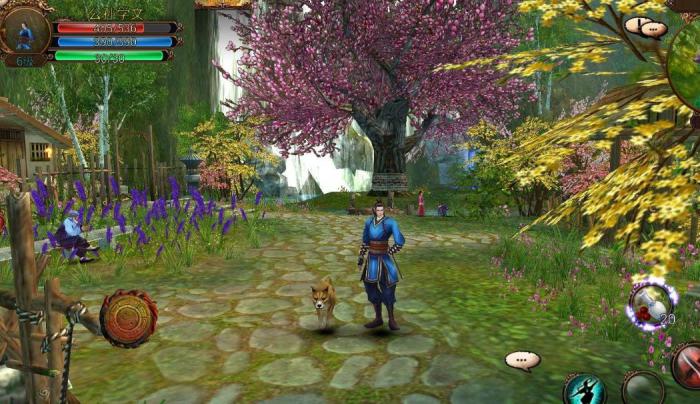The height and width of the screenshot is (404, 700).
Task: Open the double speech bubble chat icon
Action: coord(646,27)
